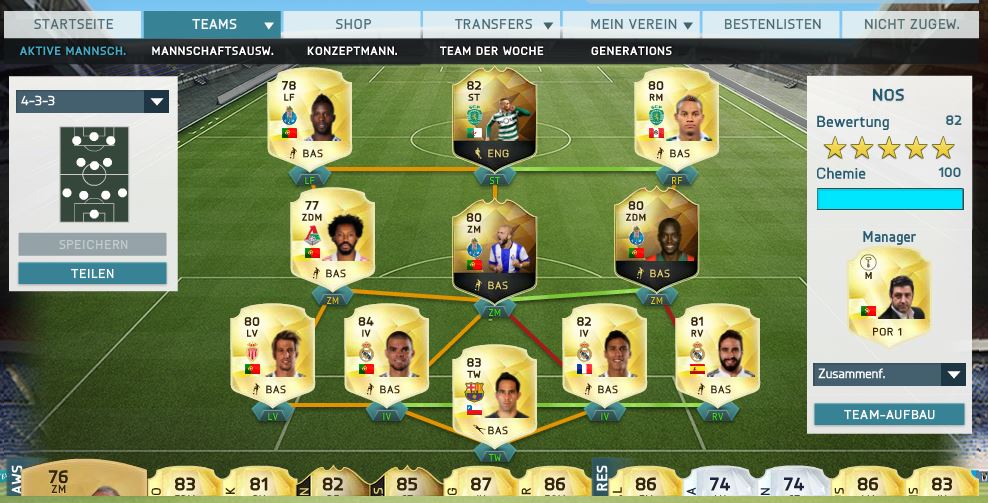
Task: Open the Zusammenf. dropdown
Action: pos(889,374)
